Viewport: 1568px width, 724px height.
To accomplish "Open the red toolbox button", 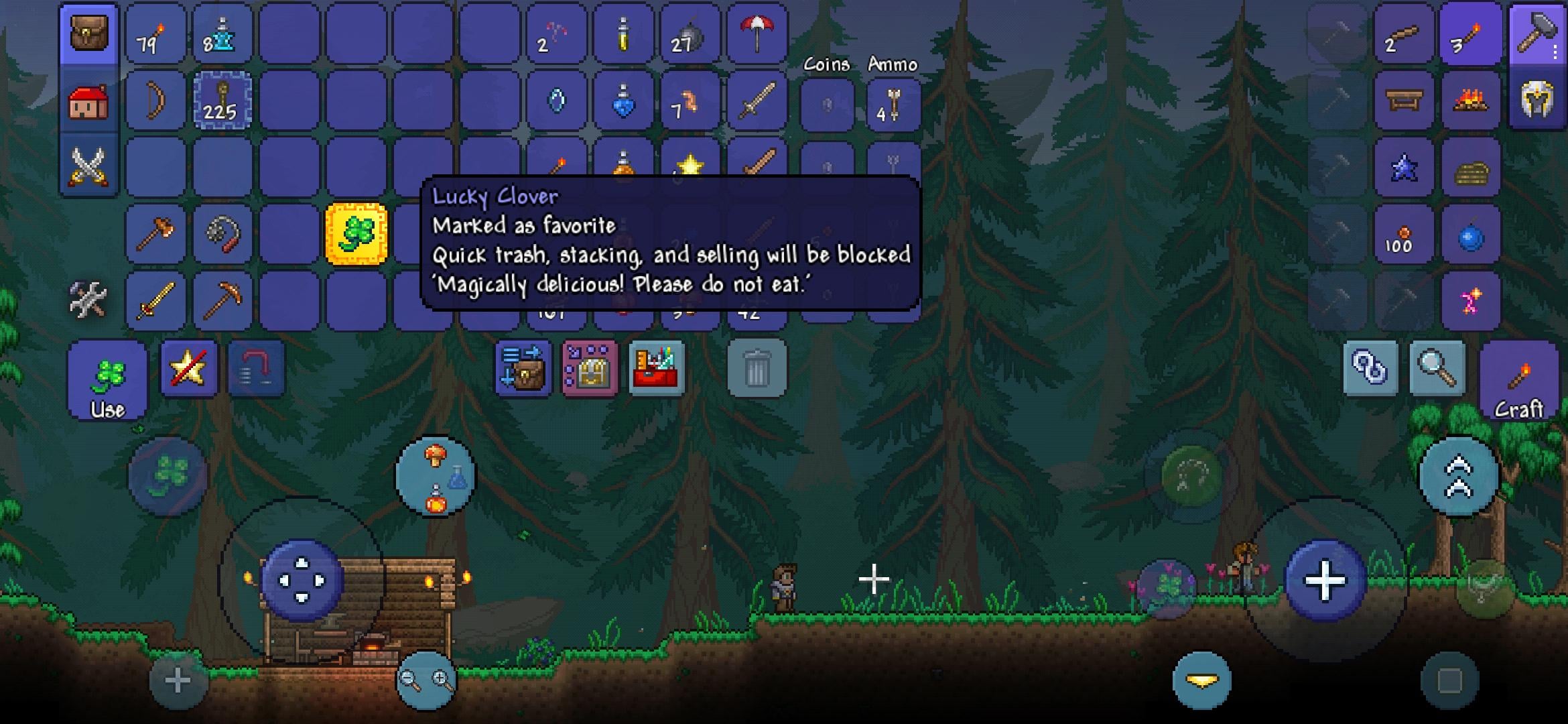I will [x=657, y=369].
